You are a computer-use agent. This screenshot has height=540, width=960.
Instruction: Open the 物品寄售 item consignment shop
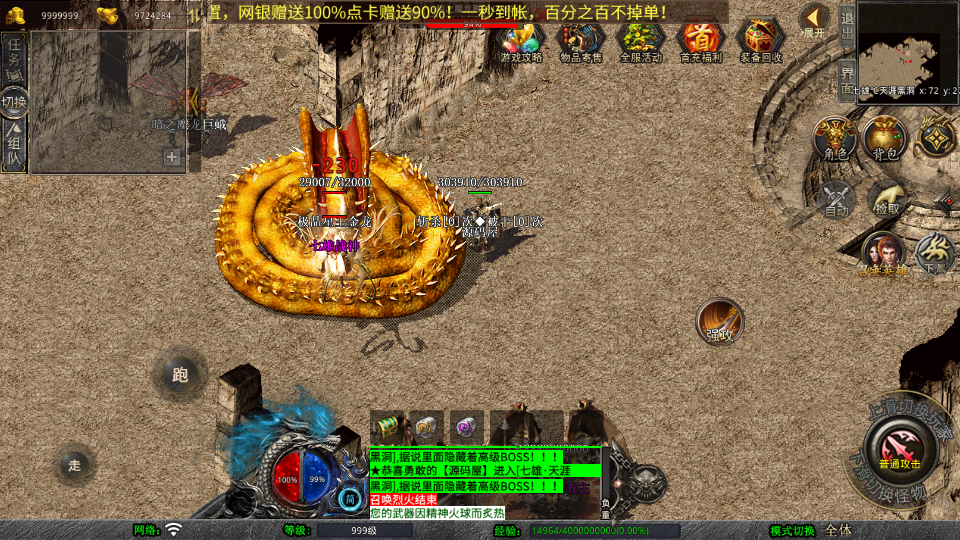tap(581, 40)
